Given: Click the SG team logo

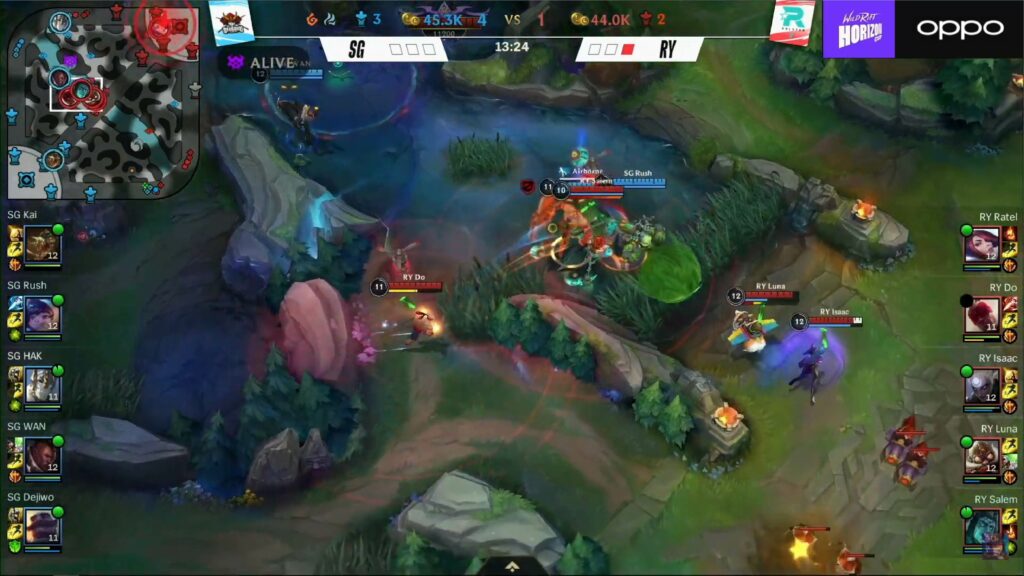Looking at the screenshot, I should coord(230,22).
